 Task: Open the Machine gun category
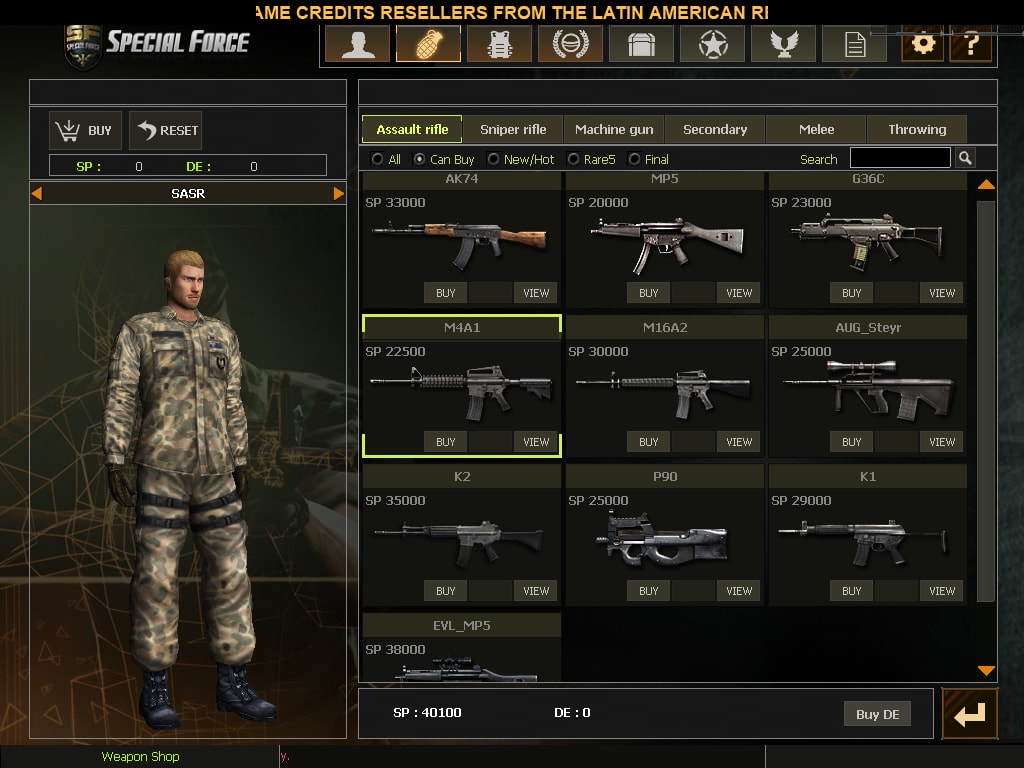click(614, 129)
